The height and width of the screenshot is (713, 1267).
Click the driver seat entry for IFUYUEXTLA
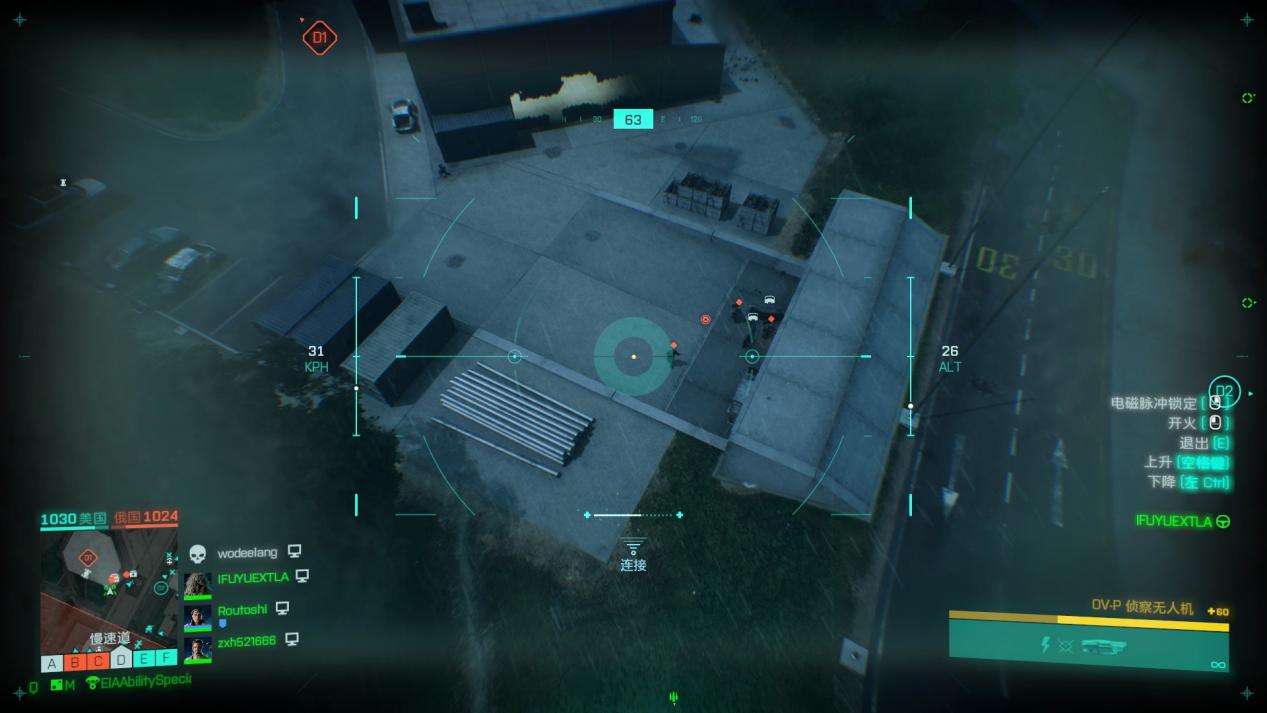coord(1182,522)
